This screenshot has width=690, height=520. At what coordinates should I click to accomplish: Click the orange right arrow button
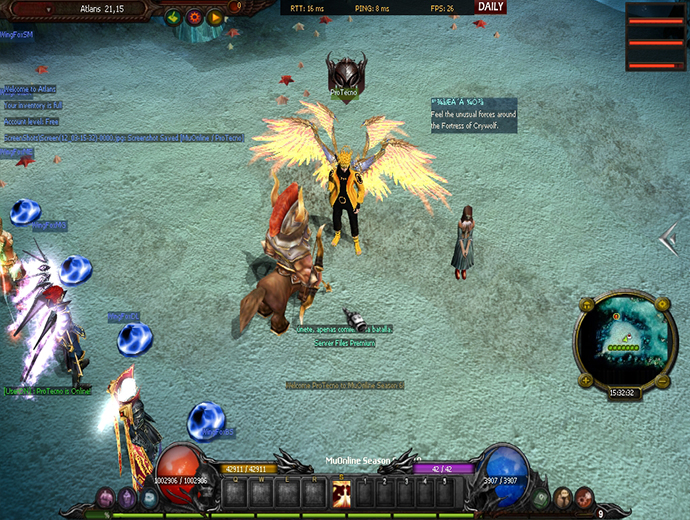coord(215,17)
